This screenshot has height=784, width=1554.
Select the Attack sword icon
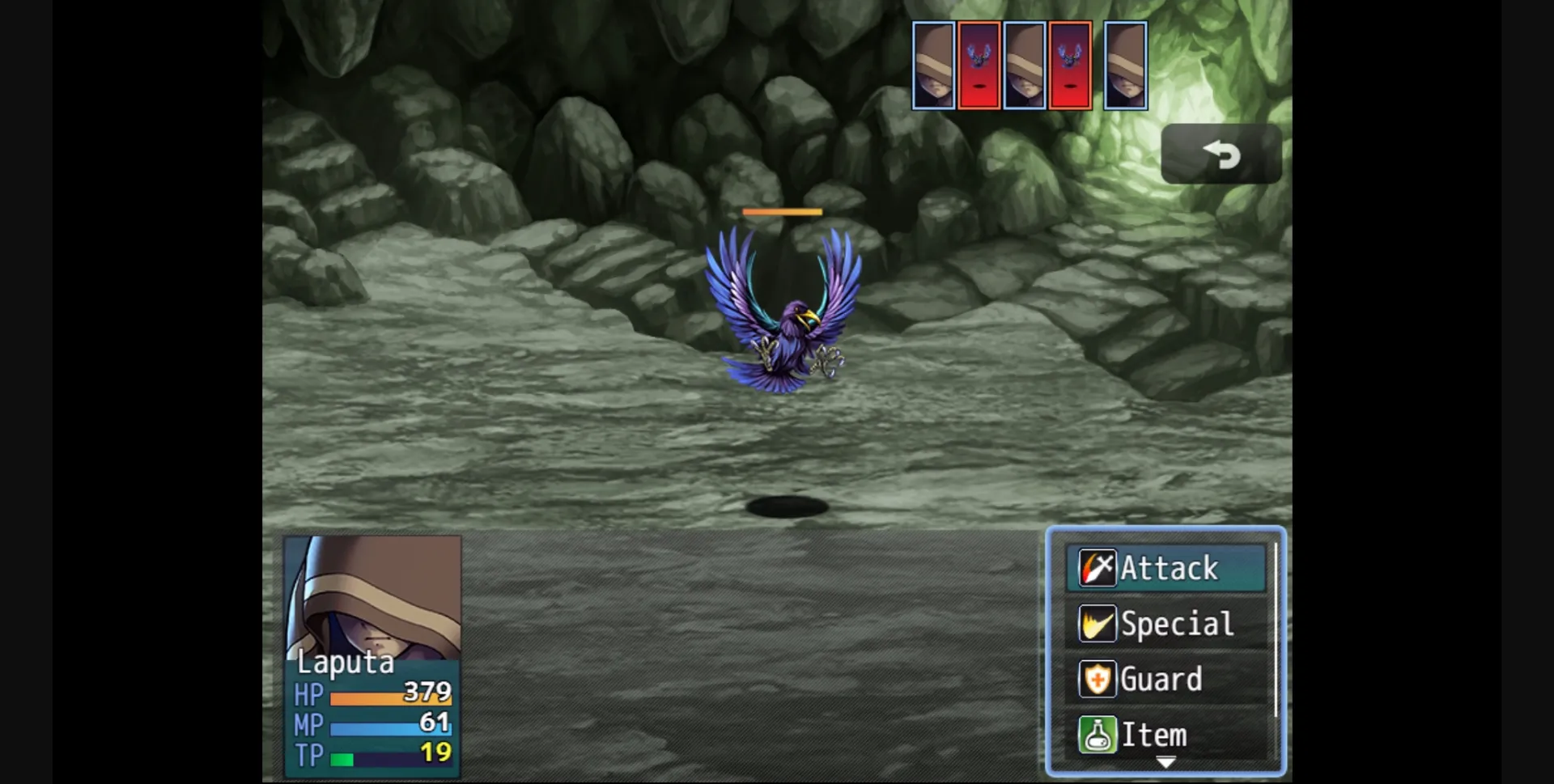coord(1098,568)
